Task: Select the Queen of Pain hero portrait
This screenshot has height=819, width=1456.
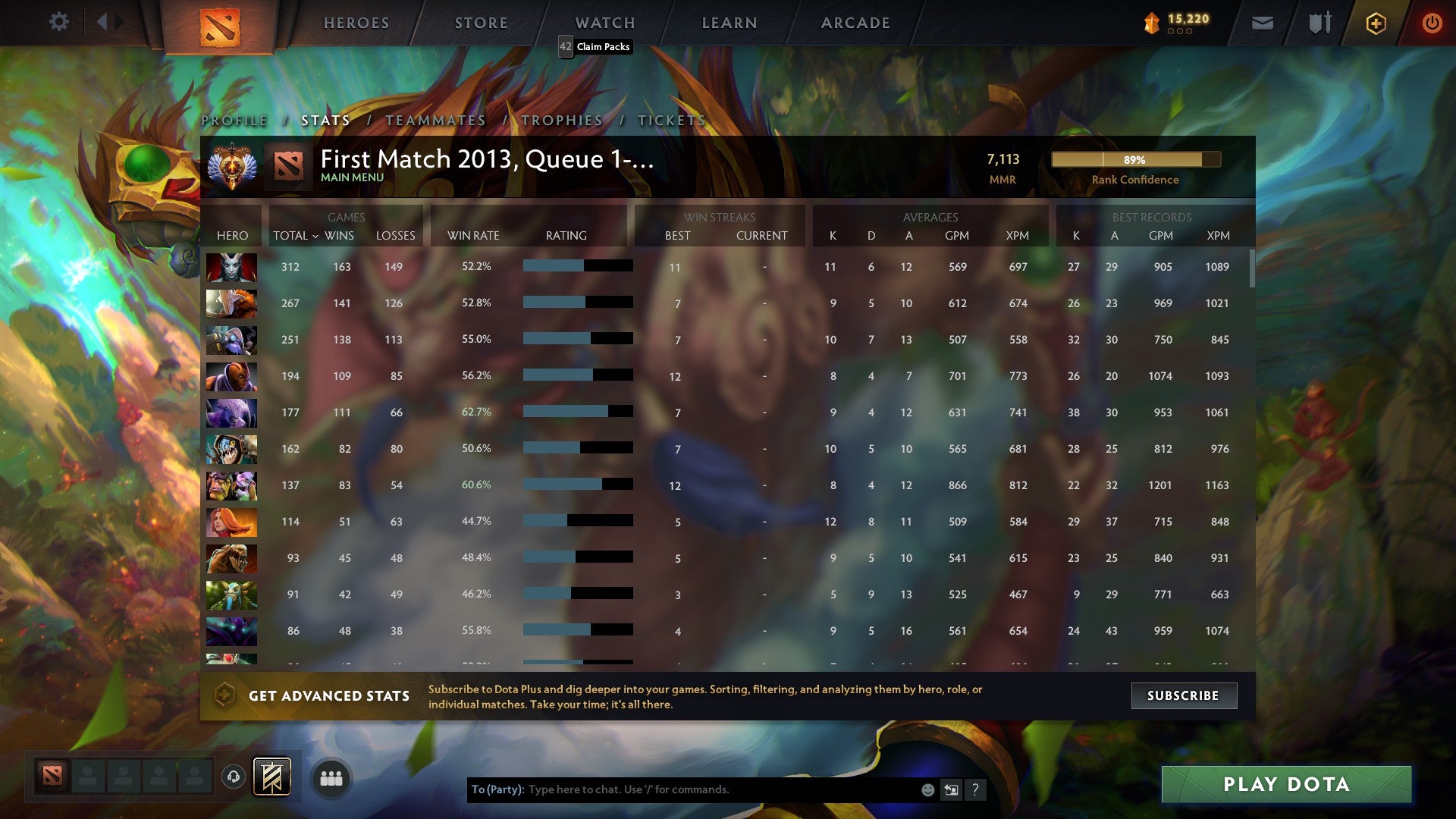Action: (231, 267)
